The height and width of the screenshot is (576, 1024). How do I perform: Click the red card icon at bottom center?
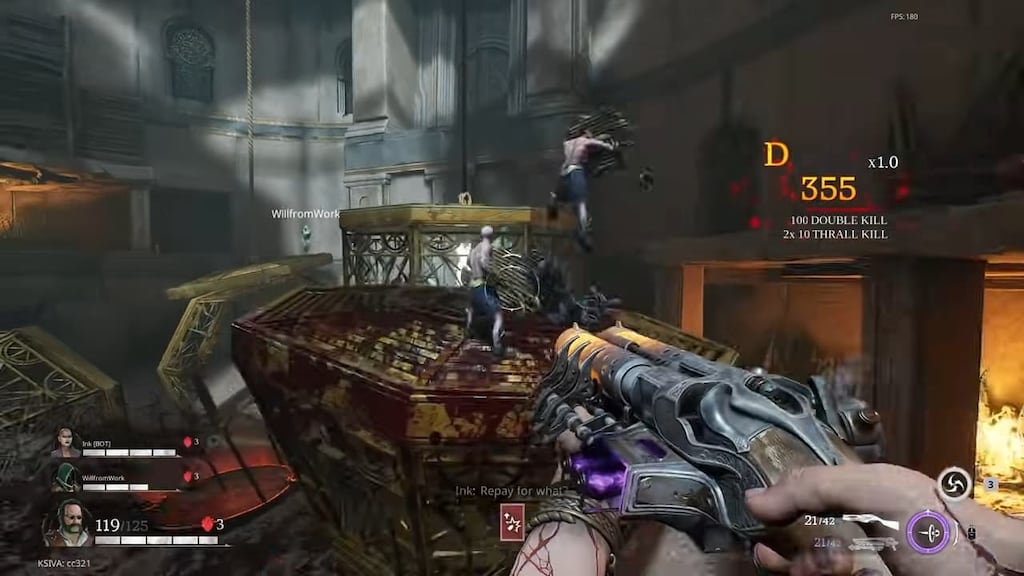pyautogui.click(x=511, y=523)
